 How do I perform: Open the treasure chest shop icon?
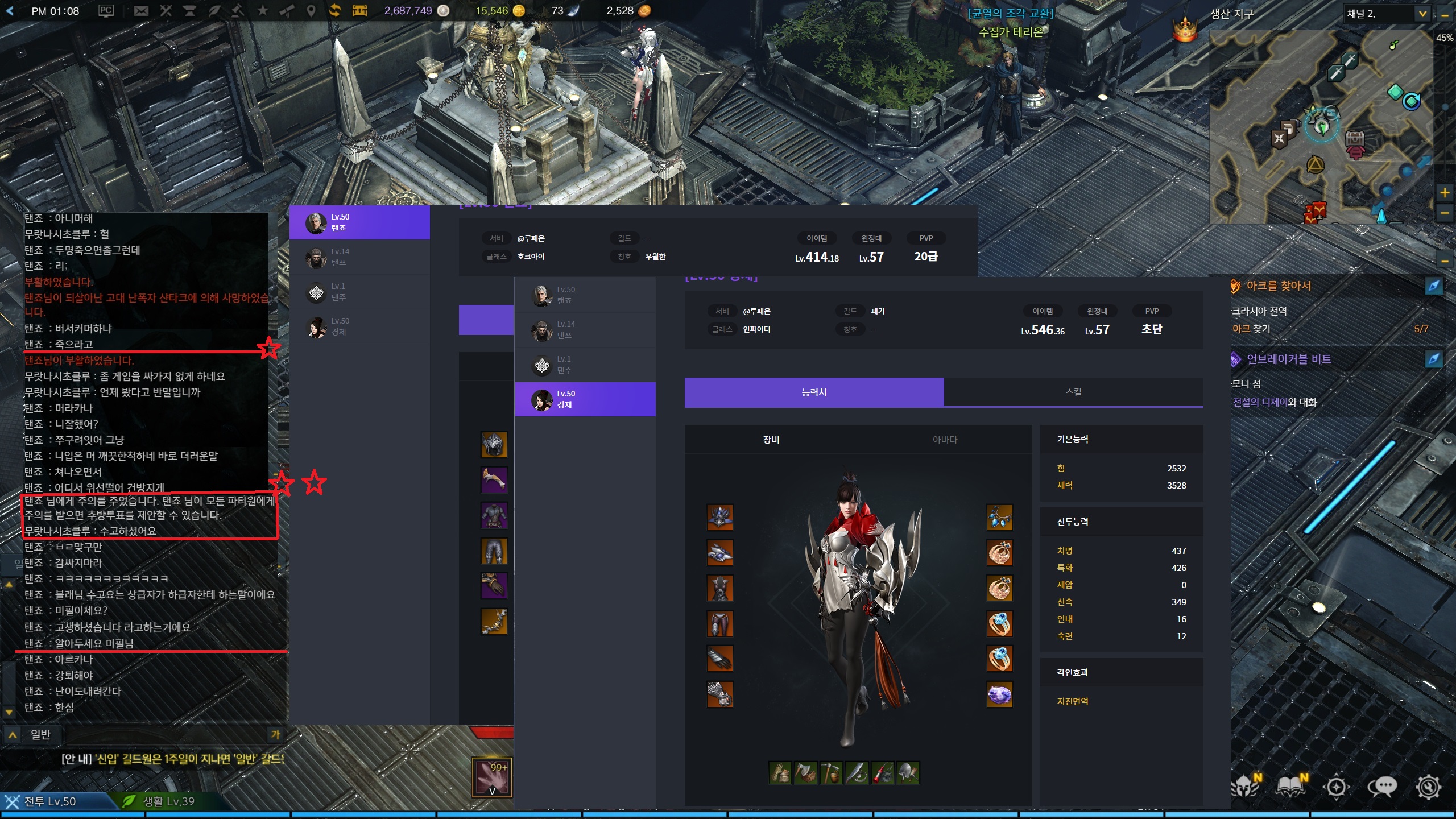(359, 11)
